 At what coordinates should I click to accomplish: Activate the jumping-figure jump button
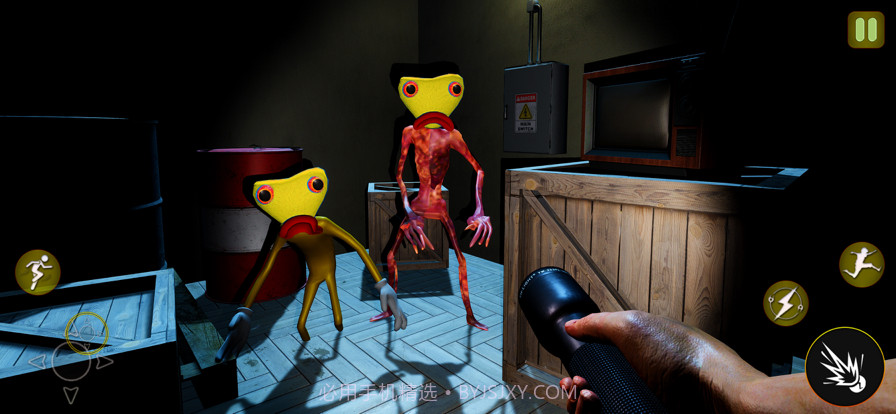coord(861,265)
